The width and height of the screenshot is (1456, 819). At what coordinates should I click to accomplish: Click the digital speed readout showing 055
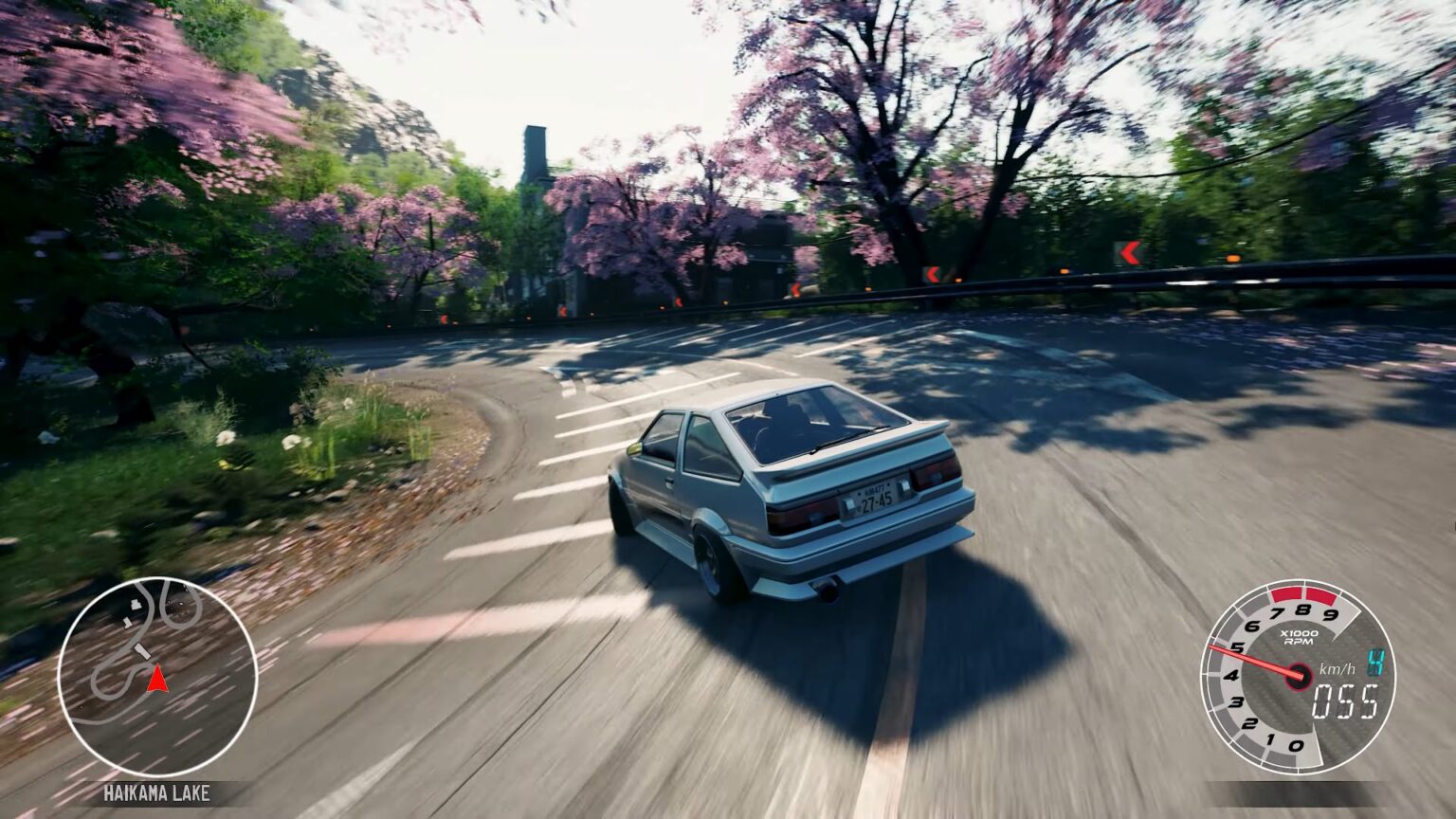pos(1345,702)
